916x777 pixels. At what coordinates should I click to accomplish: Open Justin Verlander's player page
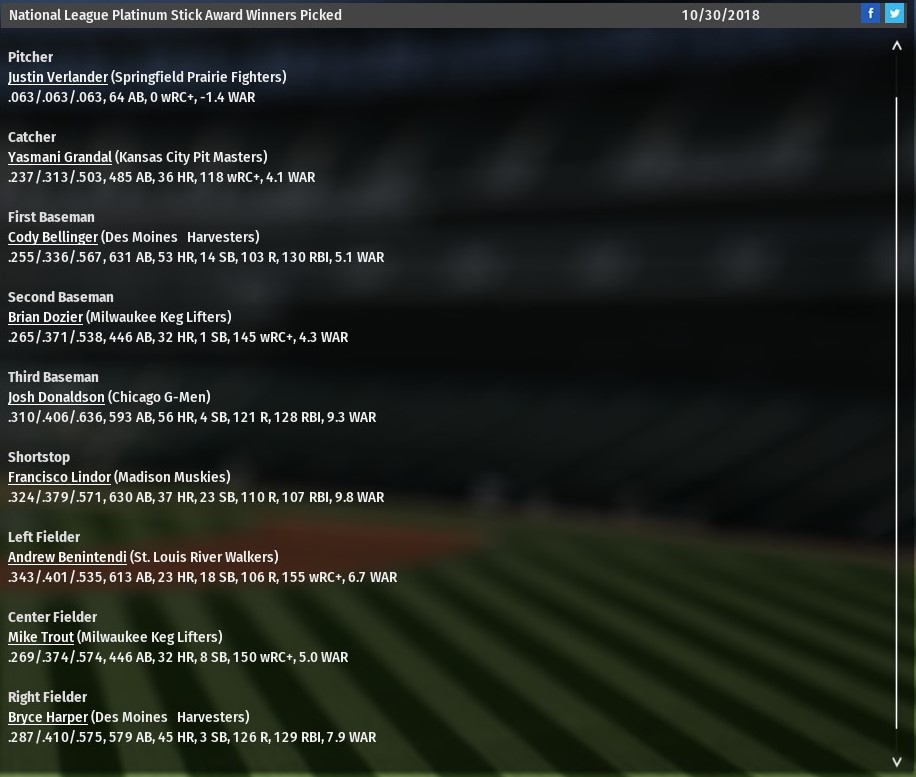click(57, 77)
